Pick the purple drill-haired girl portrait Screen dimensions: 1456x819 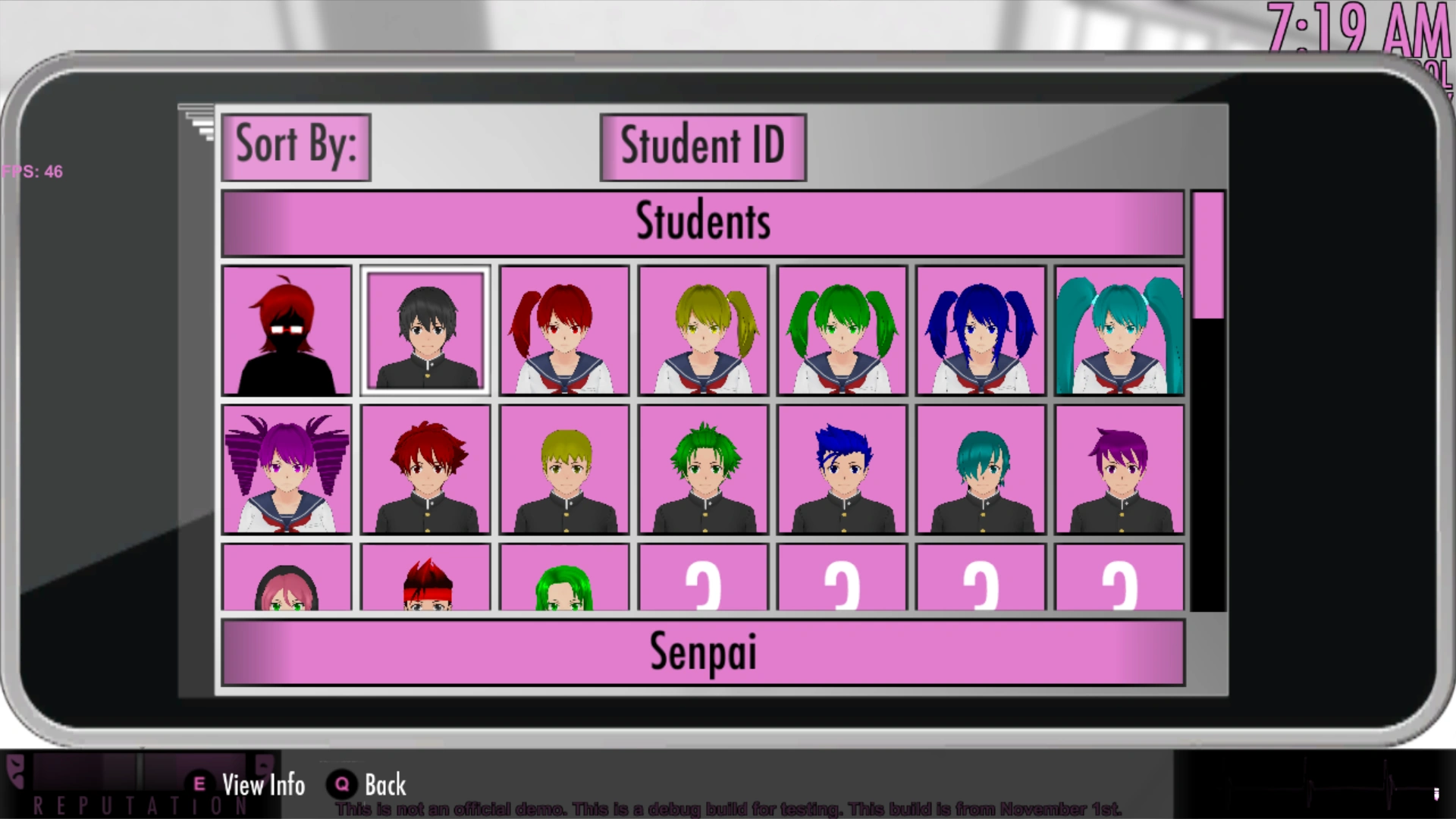[287, 469]
